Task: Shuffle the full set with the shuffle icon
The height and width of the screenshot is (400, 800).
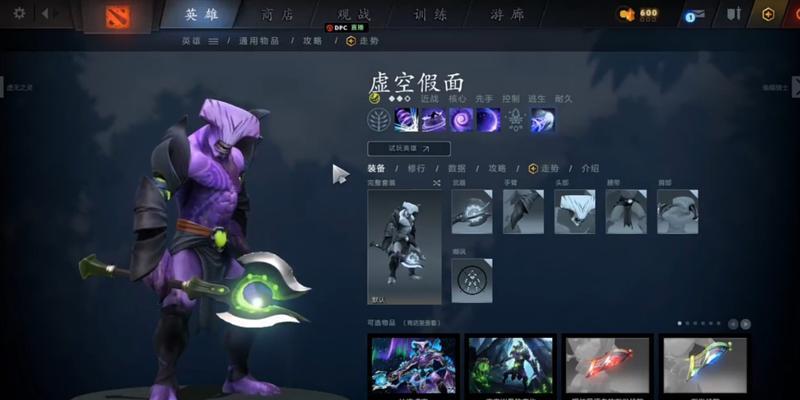Action: coord(436,184)
